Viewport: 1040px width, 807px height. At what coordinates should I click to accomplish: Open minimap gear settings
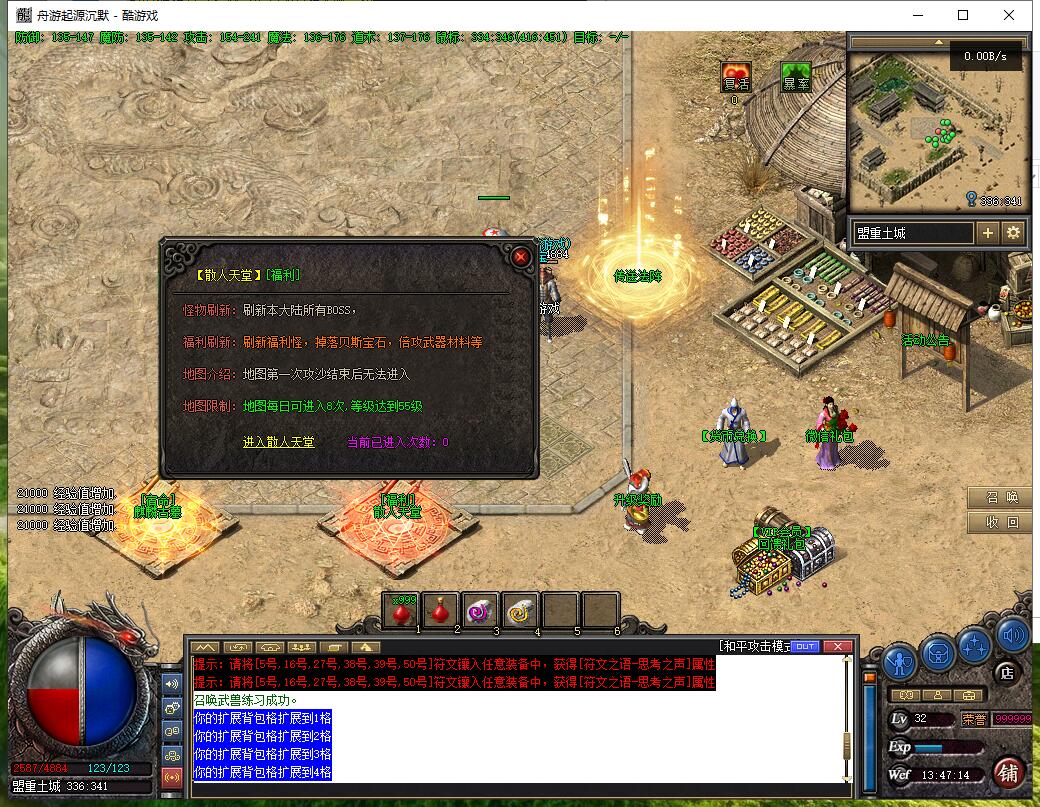[x=1013, y=233]
